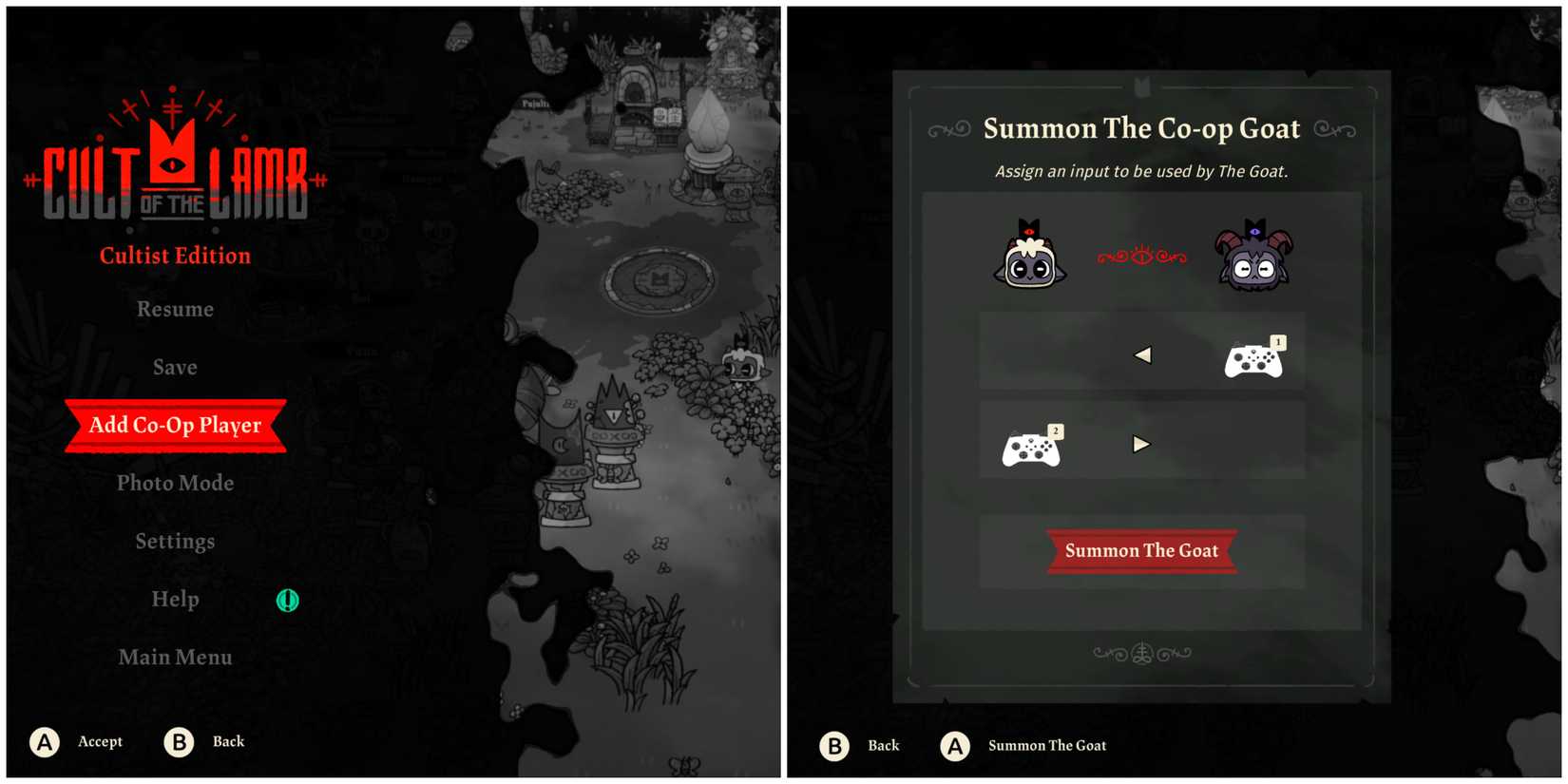Screen dimensions: 1568x784
Task: Open the Settings menu entry
Action: 175,541
